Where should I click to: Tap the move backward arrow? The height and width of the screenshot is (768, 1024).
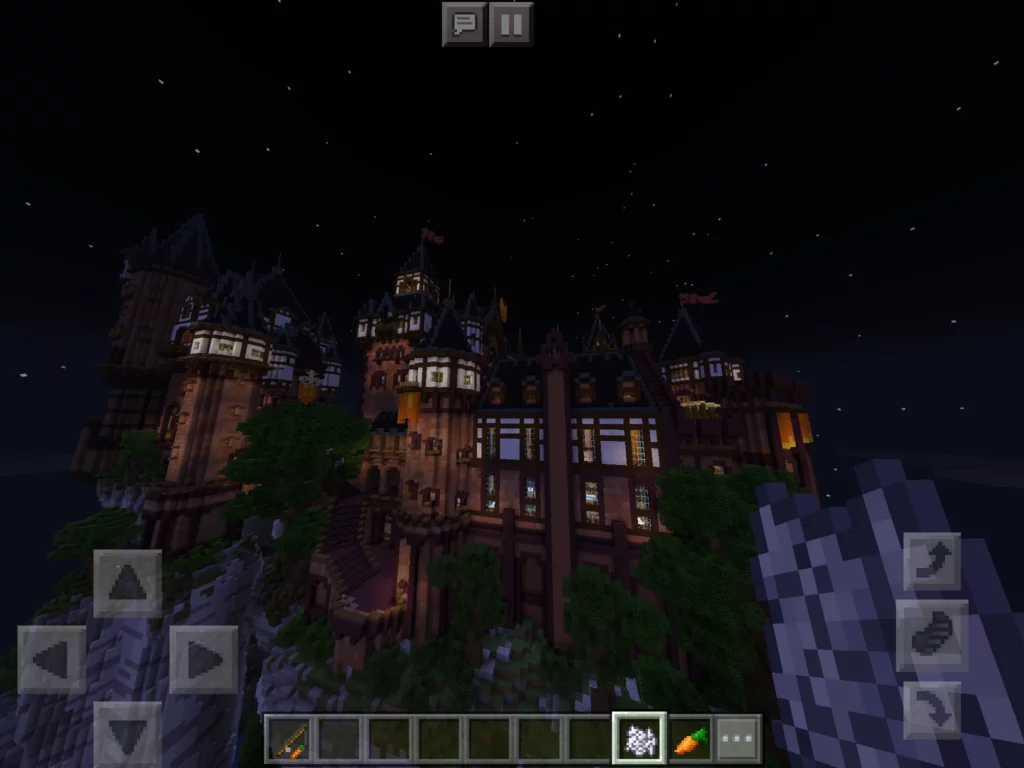pyautogui.click(x=127, y=734)
